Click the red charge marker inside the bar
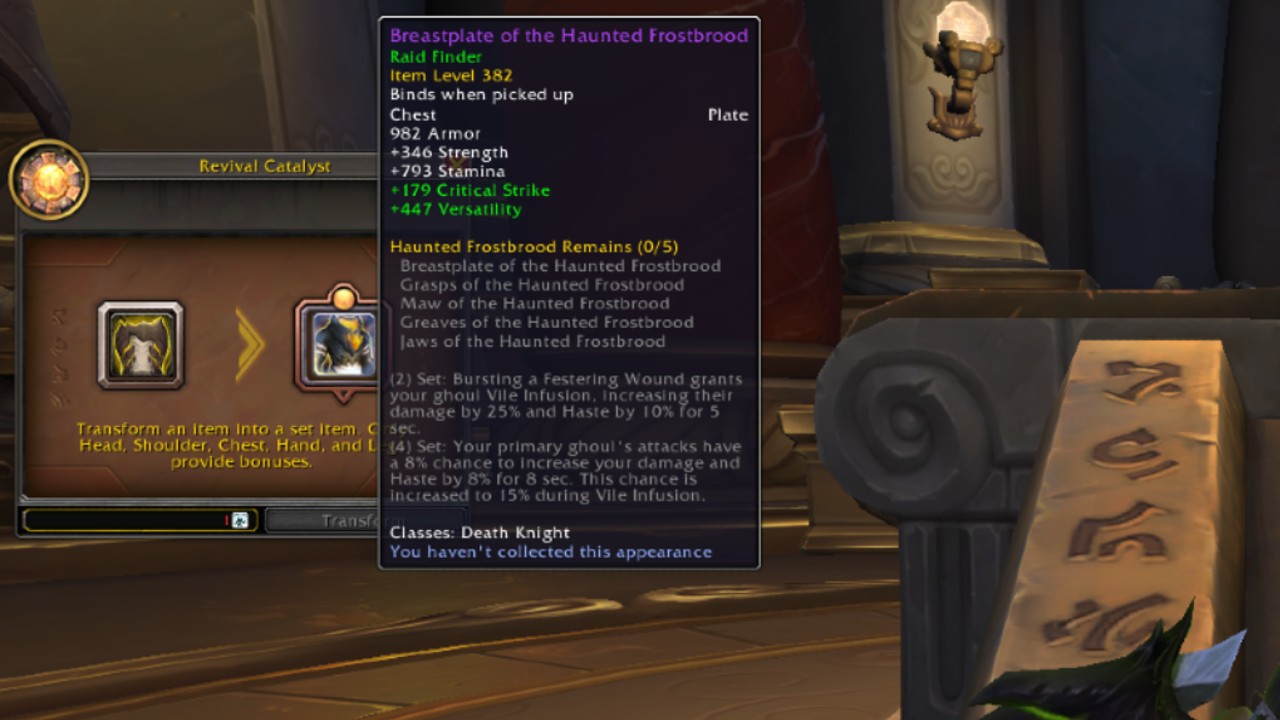The image size is (1280, 720). 228,519
